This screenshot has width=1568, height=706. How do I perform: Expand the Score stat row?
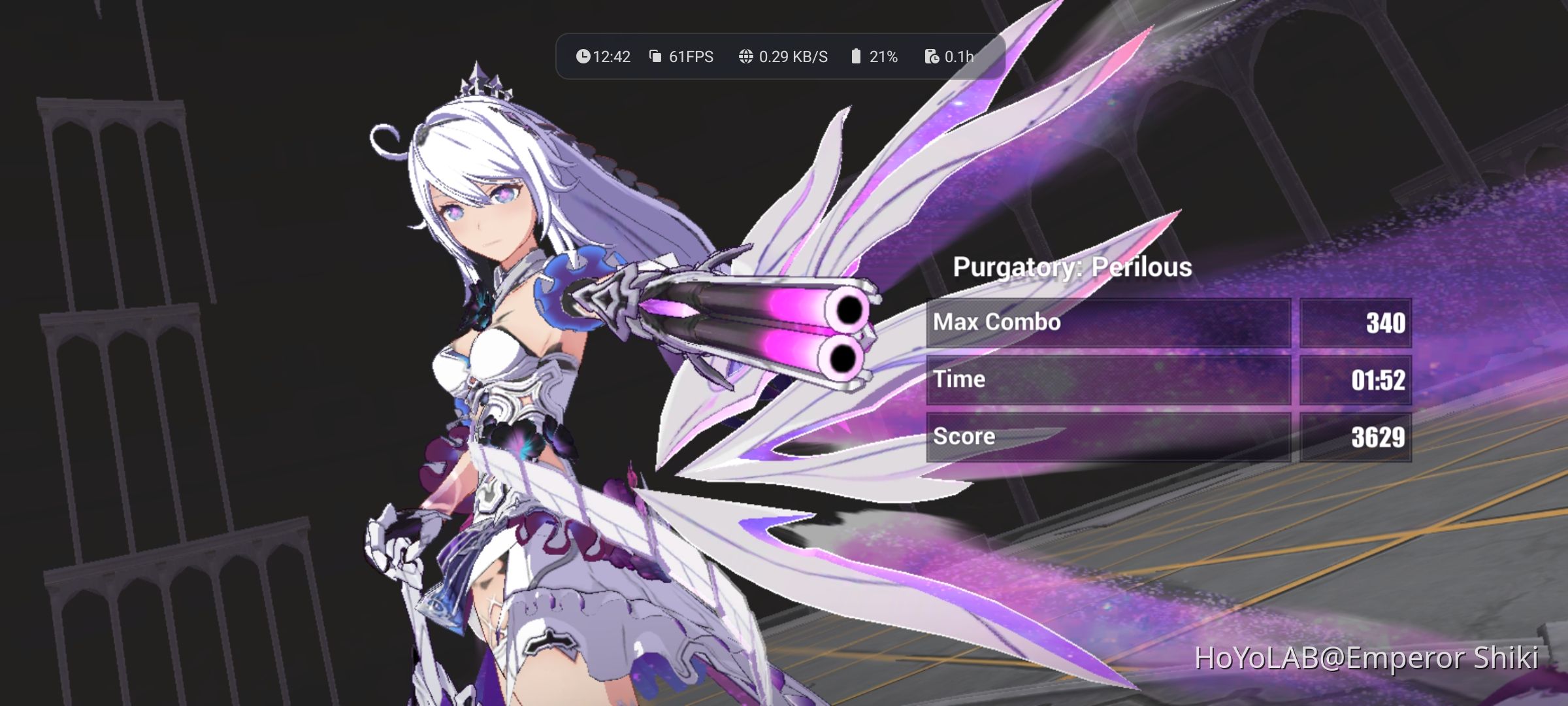click(x=1111, y=436)
